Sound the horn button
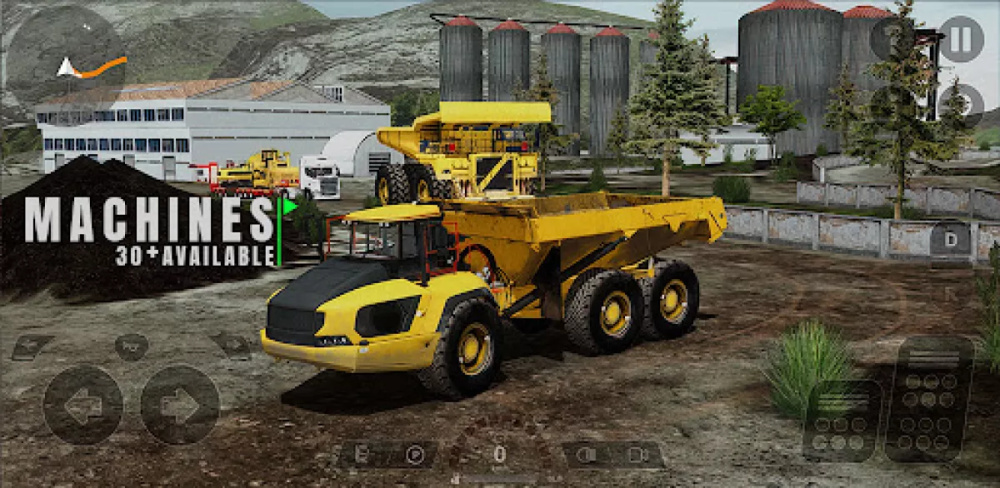 pyautogui.click(x=131, y=347)
